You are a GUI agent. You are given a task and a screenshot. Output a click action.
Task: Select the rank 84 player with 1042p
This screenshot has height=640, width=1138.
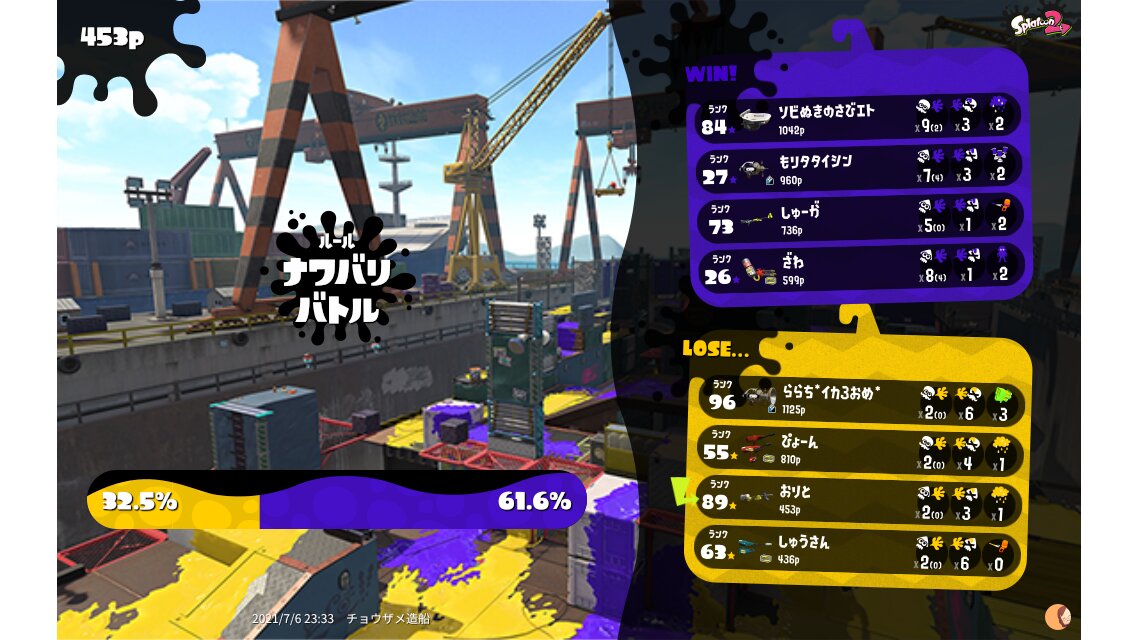[858, 117]
